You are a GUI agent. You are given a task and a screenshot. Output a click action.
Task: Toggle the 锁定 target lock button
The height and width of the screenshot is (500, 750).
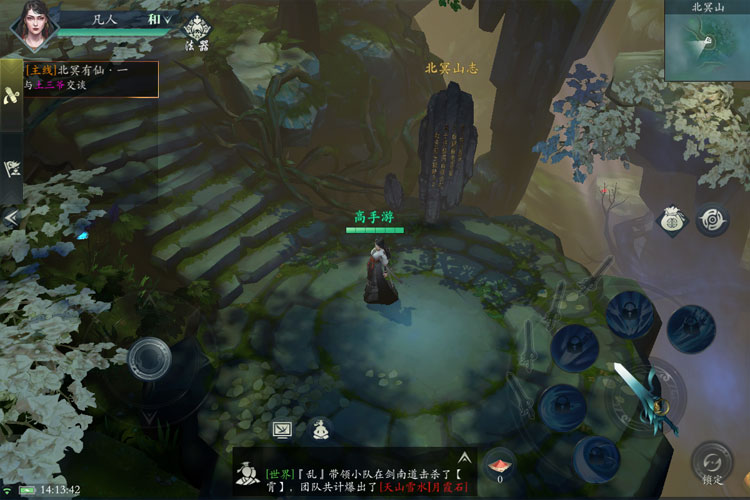click(x=712, y=463)
